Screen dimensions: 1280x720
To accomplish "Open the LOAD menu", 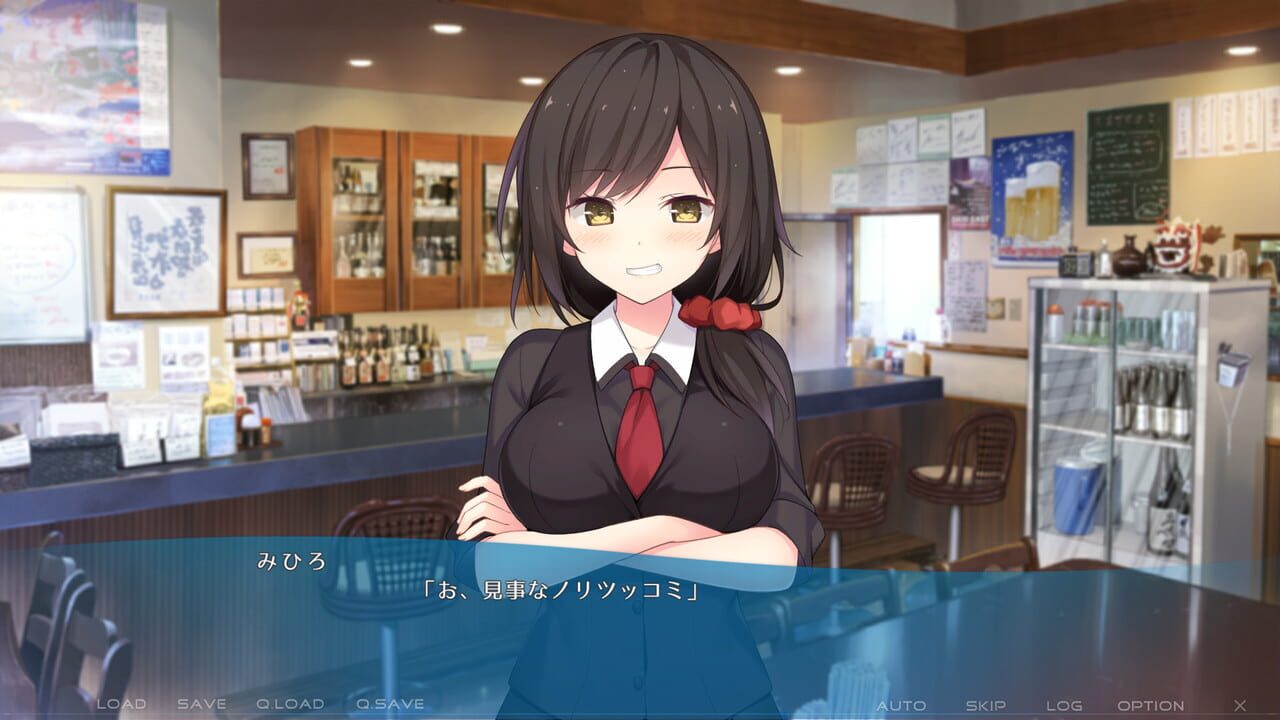I will coord(121,704).
